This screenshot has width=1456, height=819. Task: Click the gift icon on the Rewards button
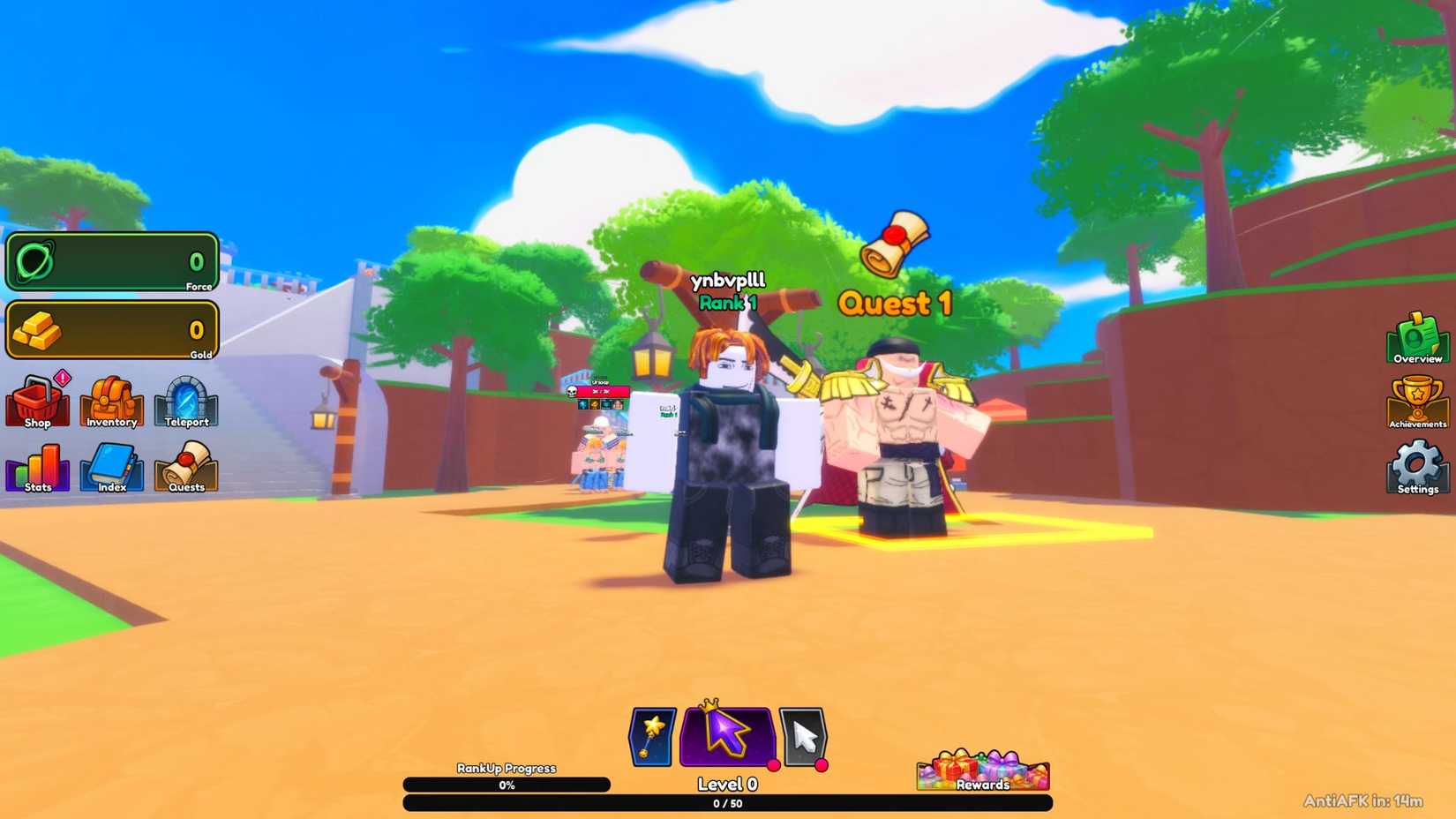pos(955,767)
